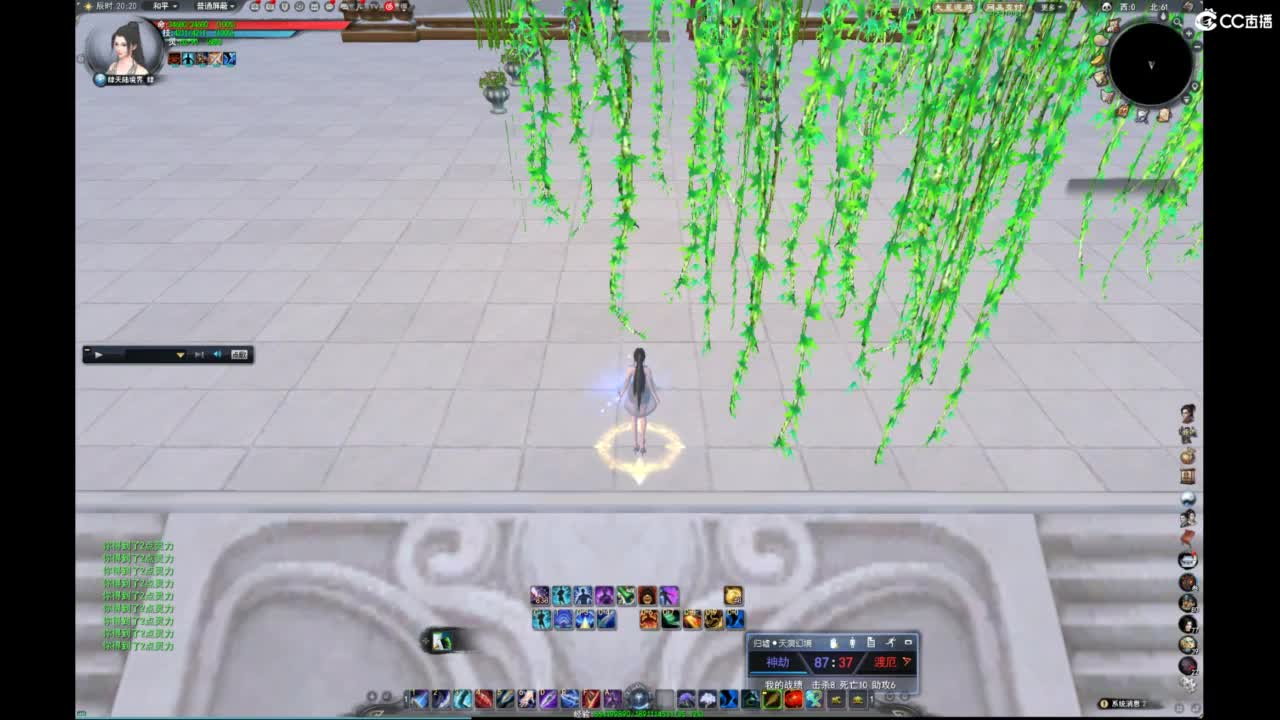Screen dimensions: 1280x720
Task: Click the magnifier search icon beside the minimap
Action: [1177, 23]
